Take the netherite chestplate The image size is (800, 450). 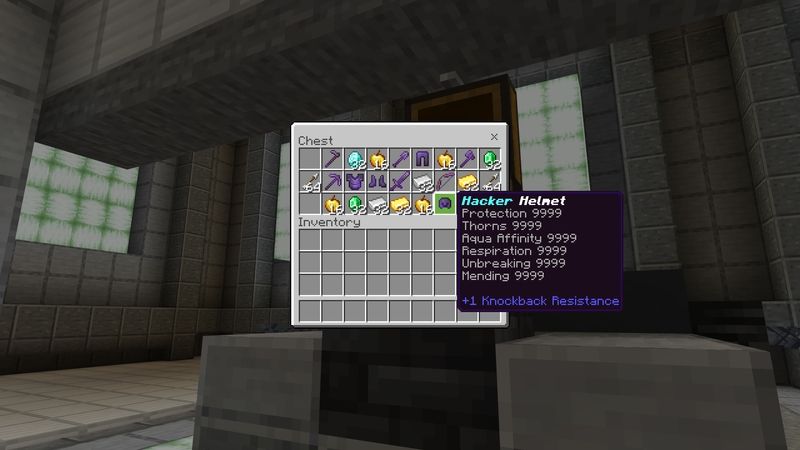pos(355,182)
